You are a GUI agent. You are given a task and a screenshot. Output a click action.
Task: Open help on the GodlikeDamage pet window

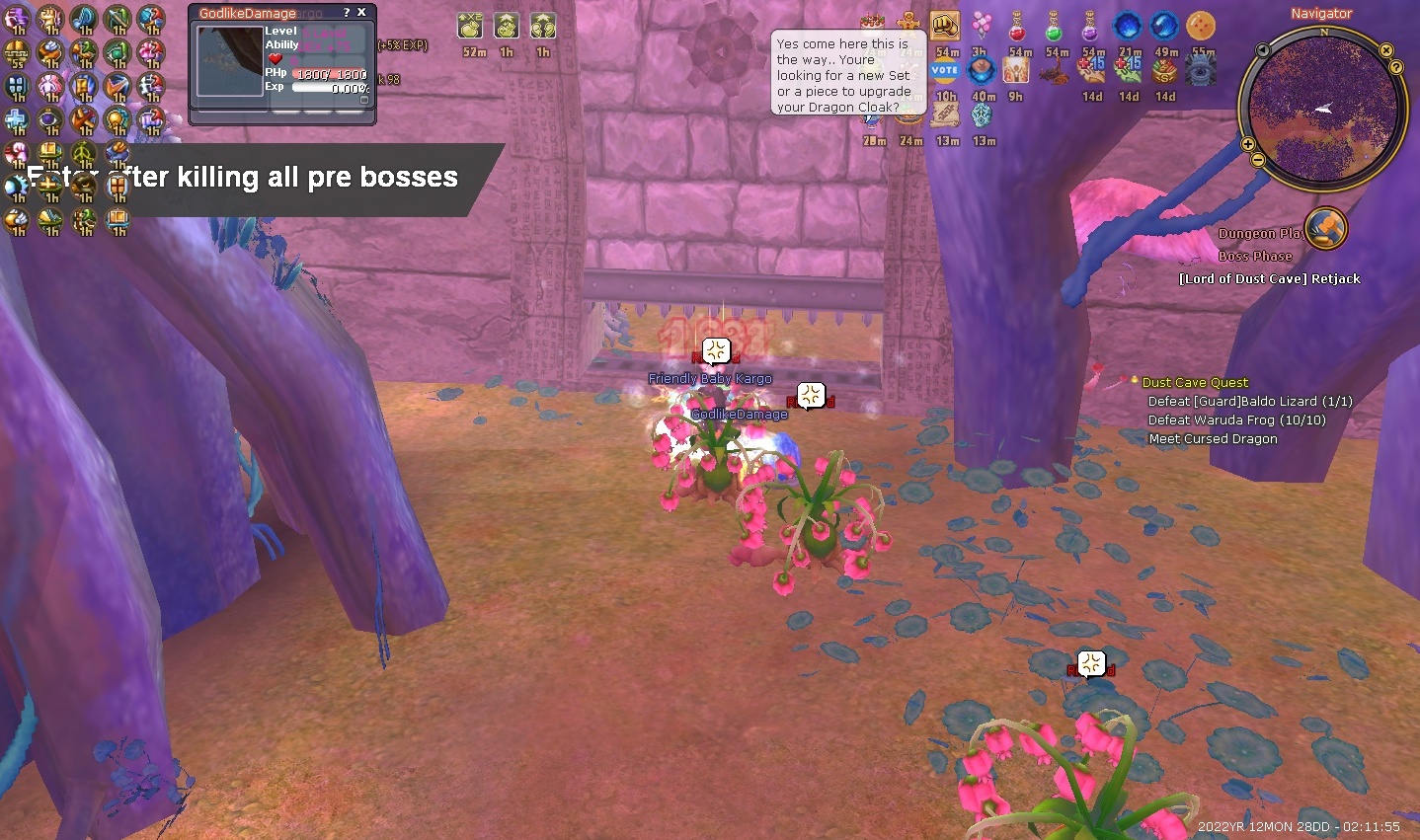click(346, 13)
